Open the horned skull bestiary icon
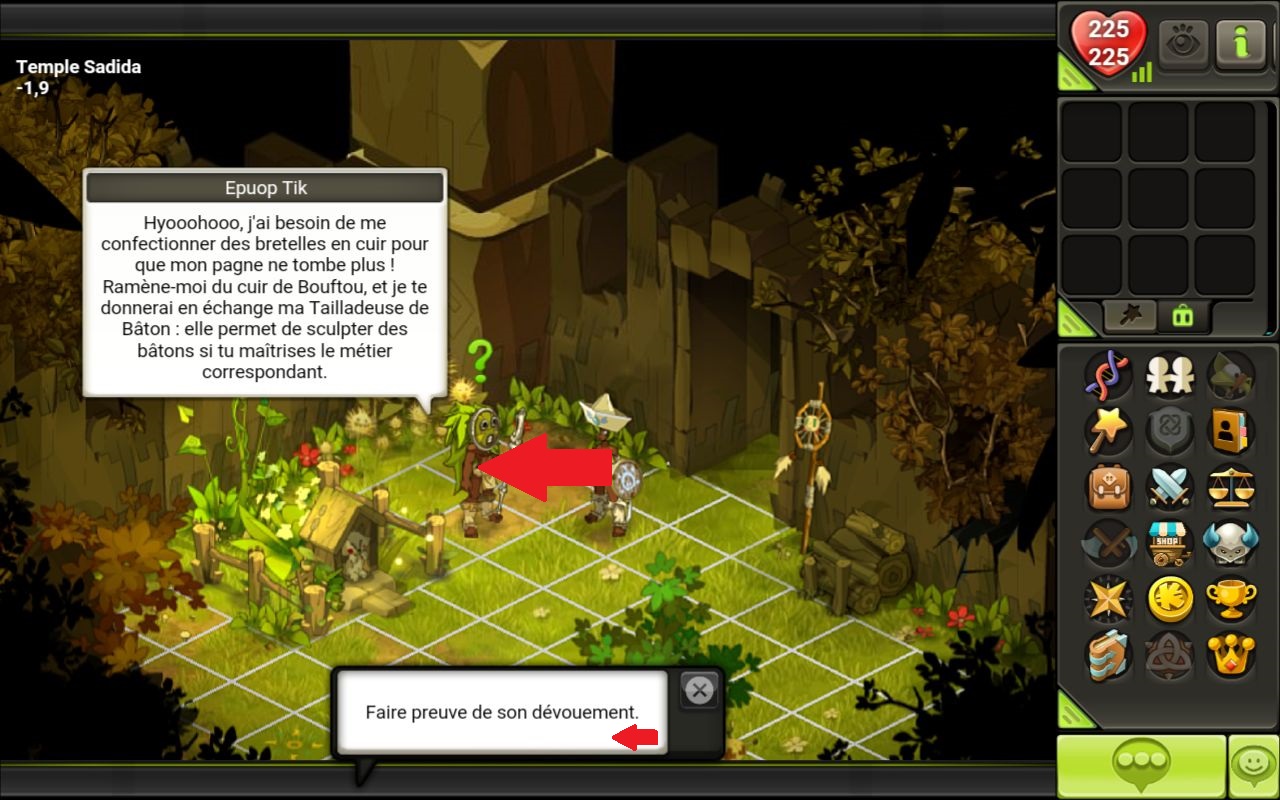Image resolution: width=1280 pixels, height=800 pixels. click(x=1229, y=543)
